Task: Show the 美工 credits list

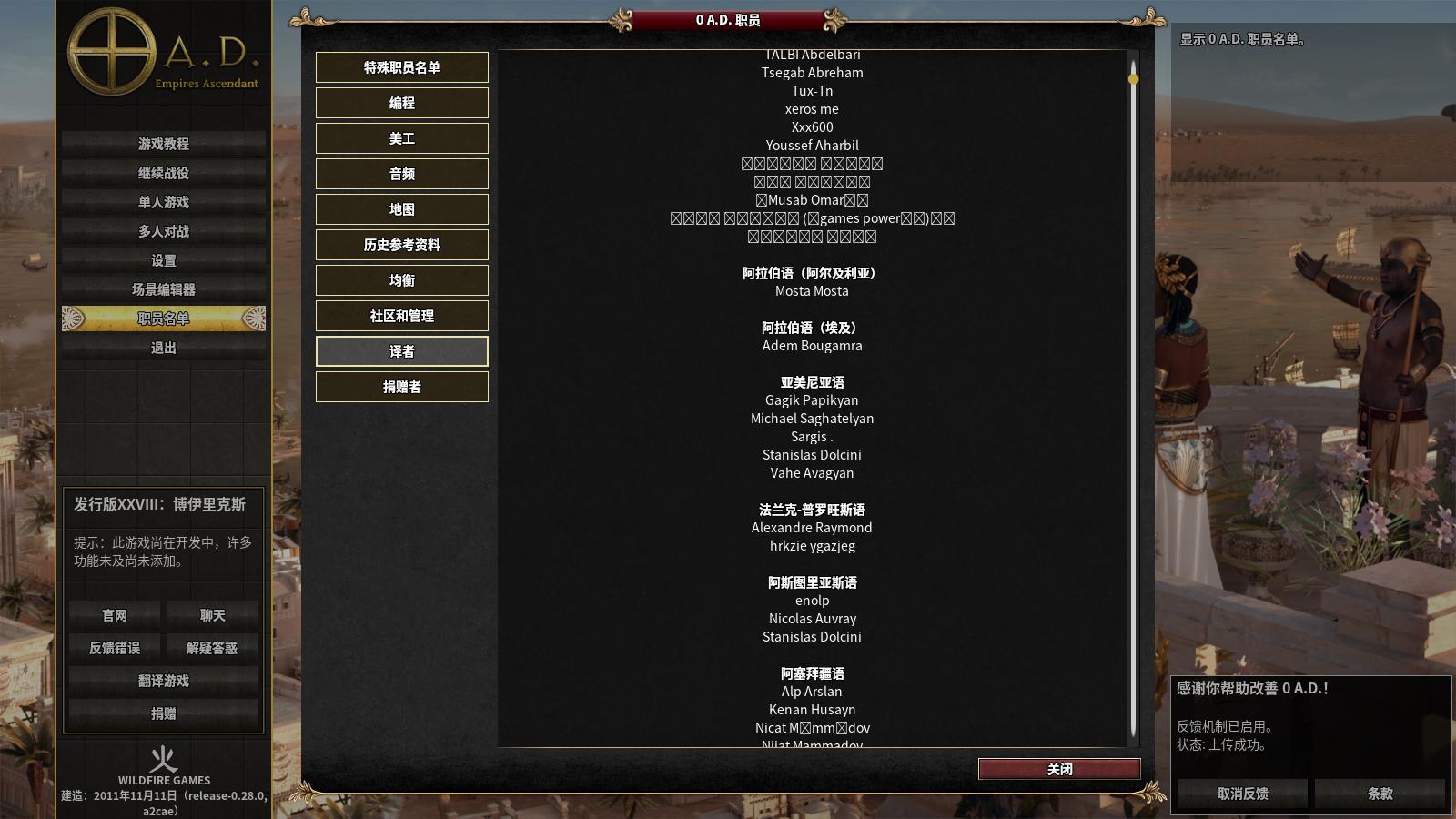Action: [x=401, y=138]
